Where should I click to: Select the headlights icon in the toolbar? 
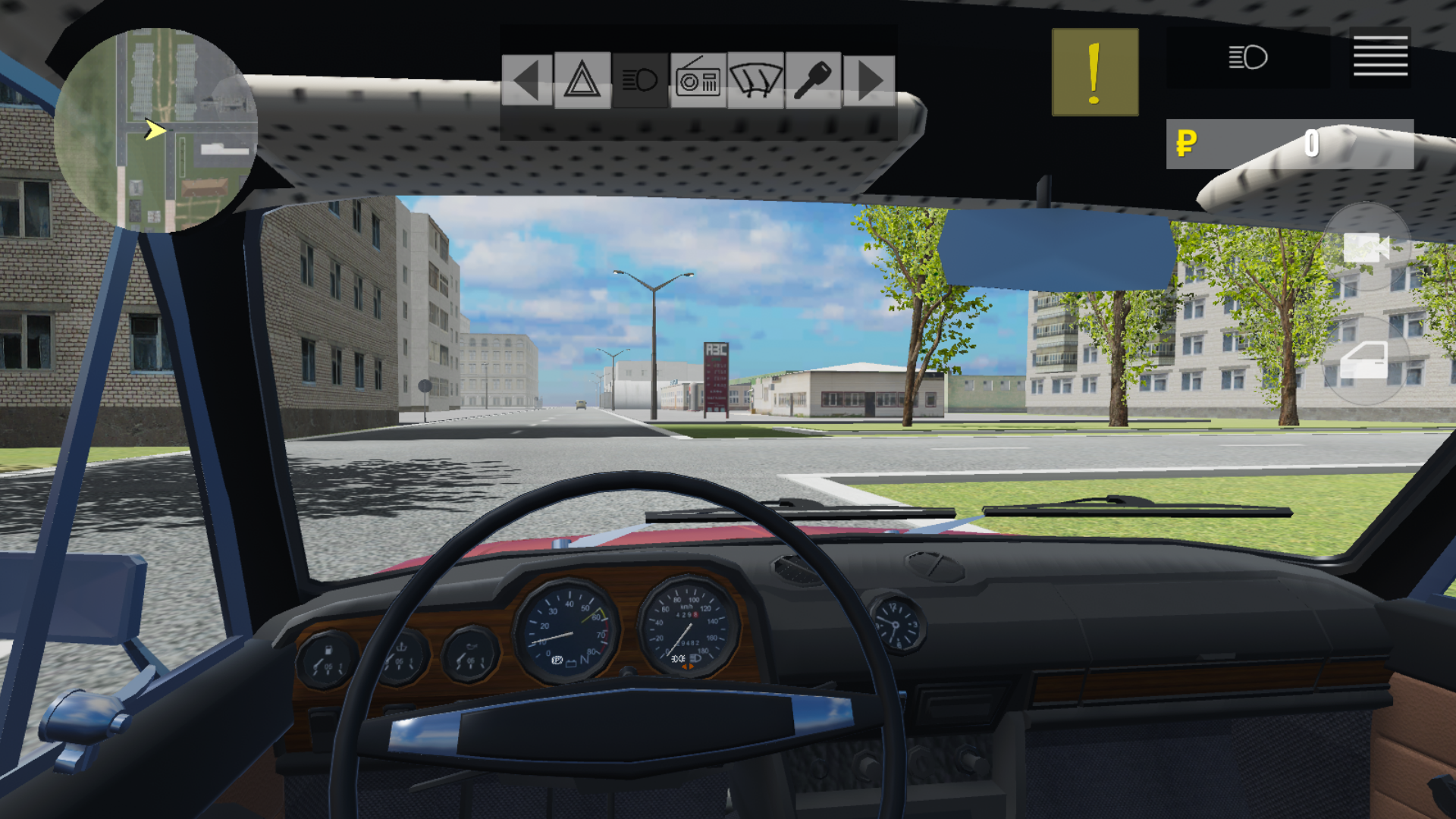[639, 79]
